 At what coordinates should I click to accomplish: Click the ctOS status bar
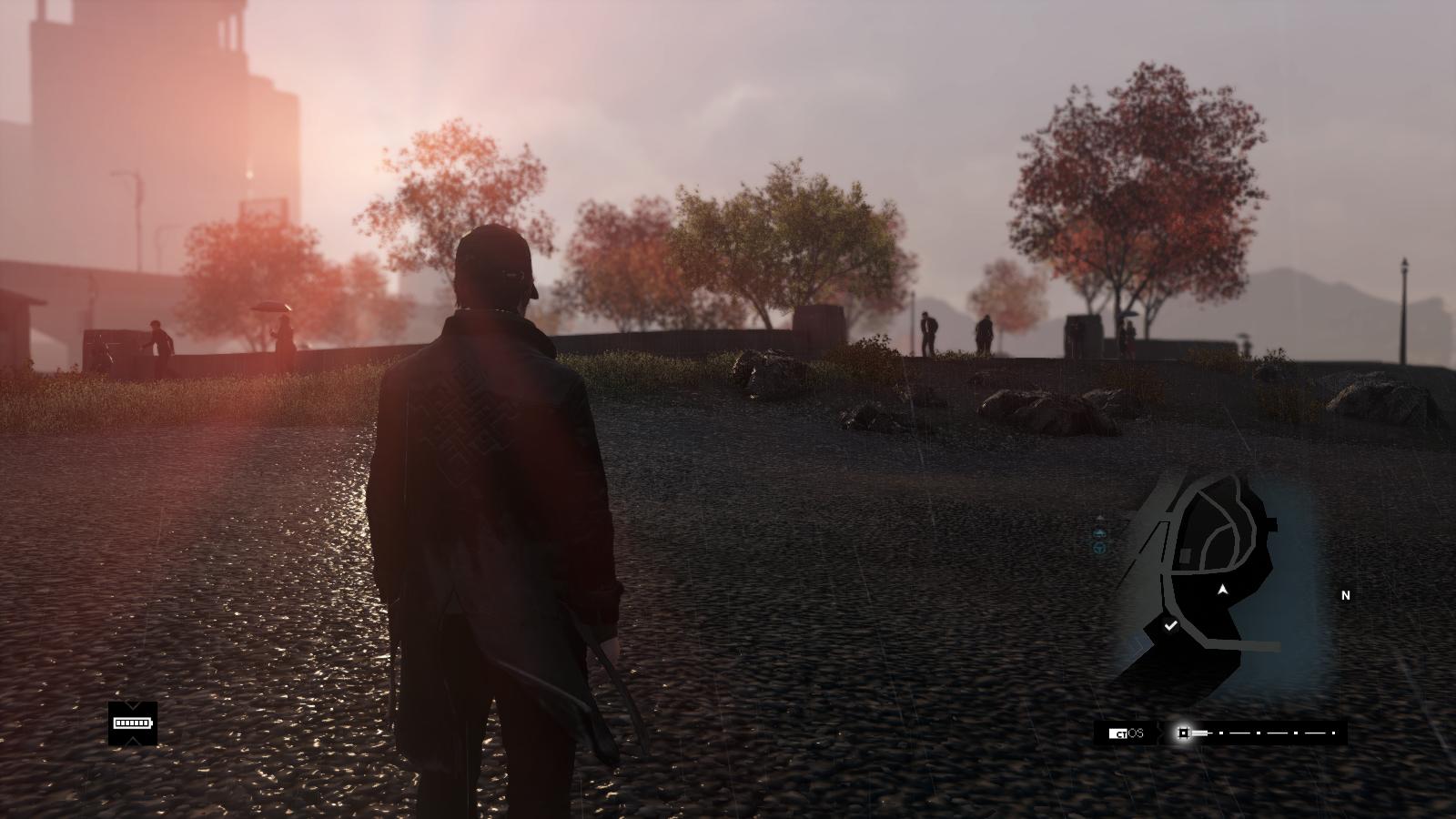click(x=1219, y=733)
